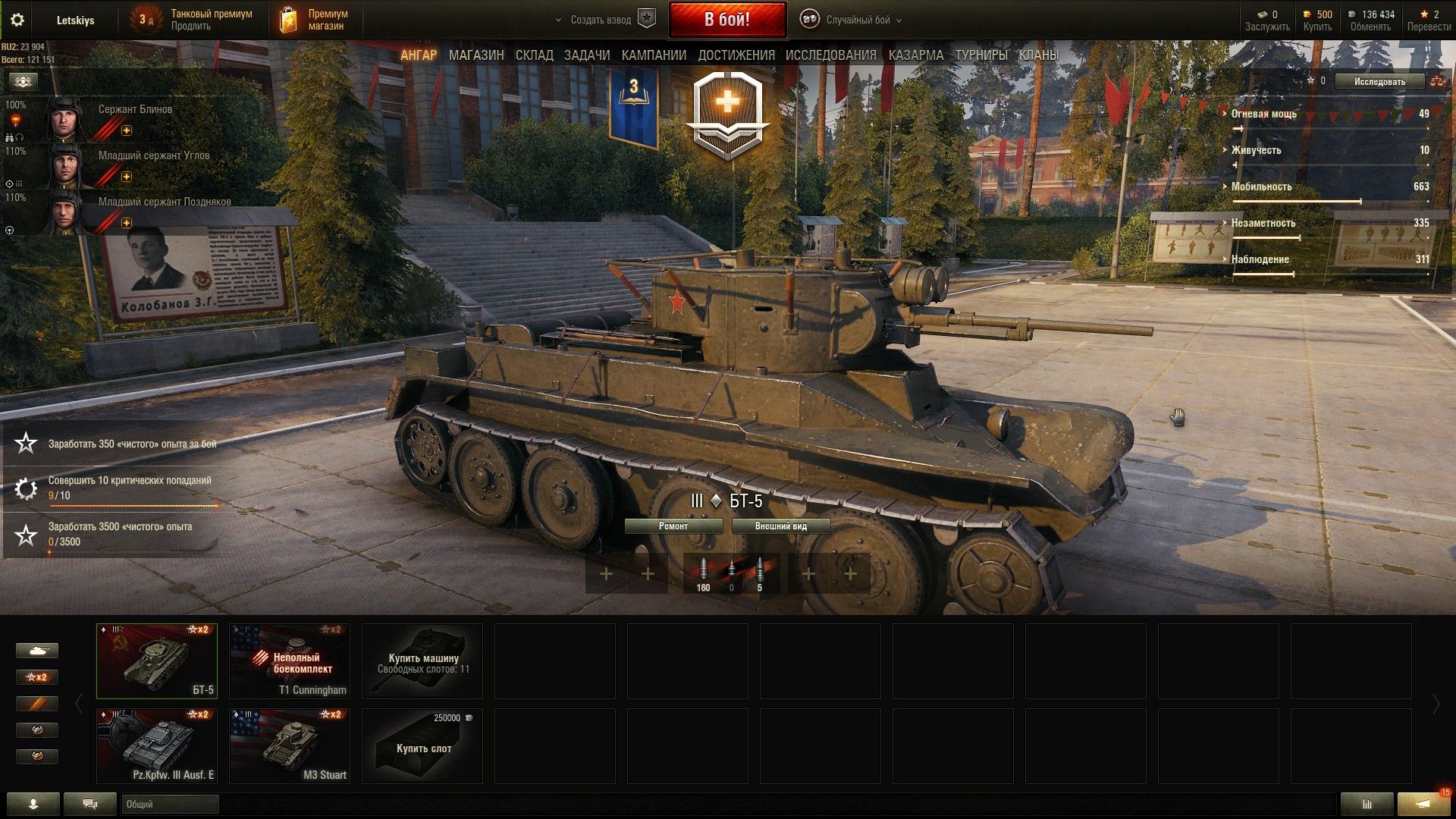The image size is (1456, 819).
Task: Click the Ремонт button
Action: coord(673,526)
